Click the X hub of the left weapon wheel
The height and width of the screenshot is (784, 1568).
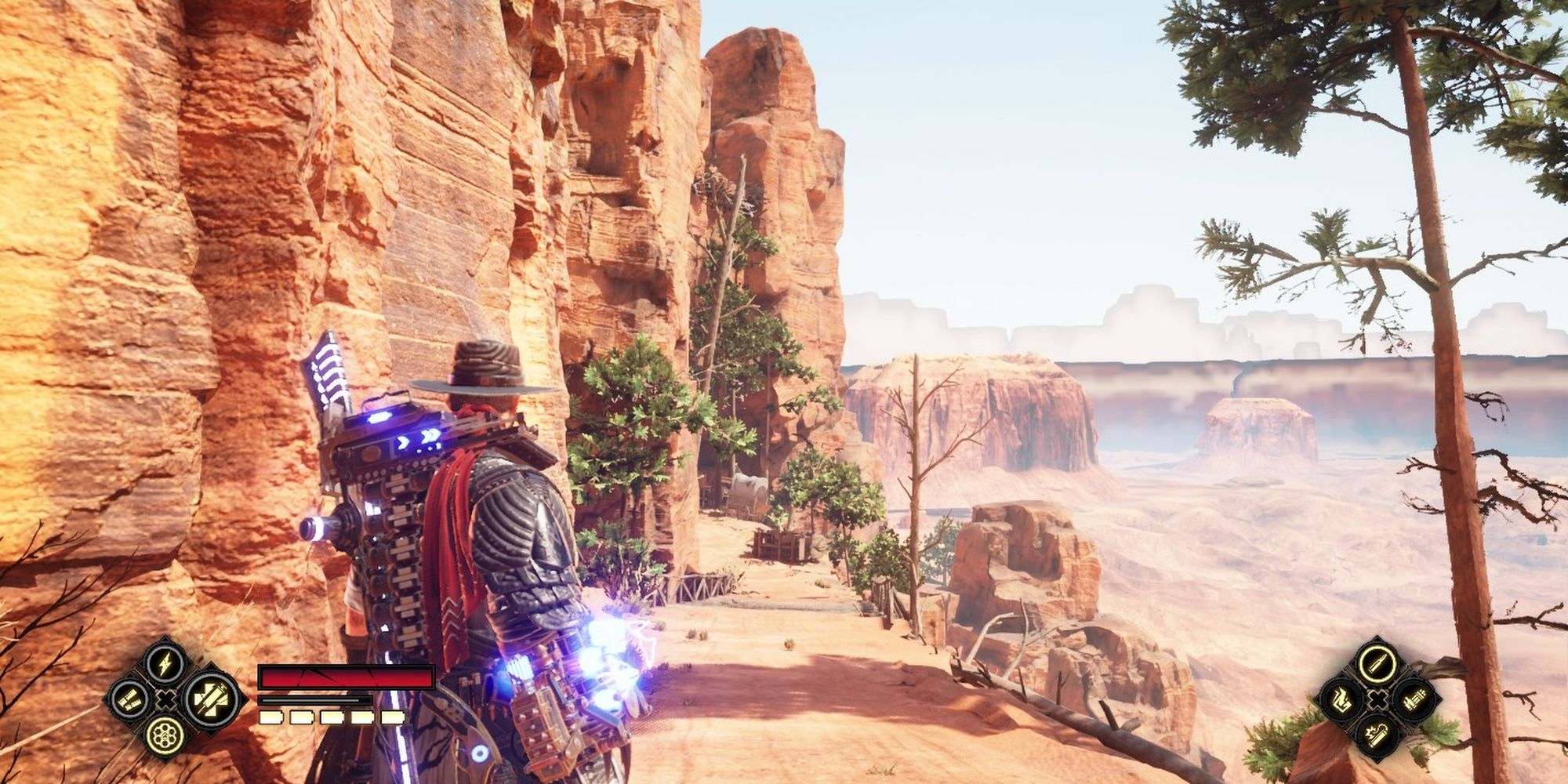165,699
